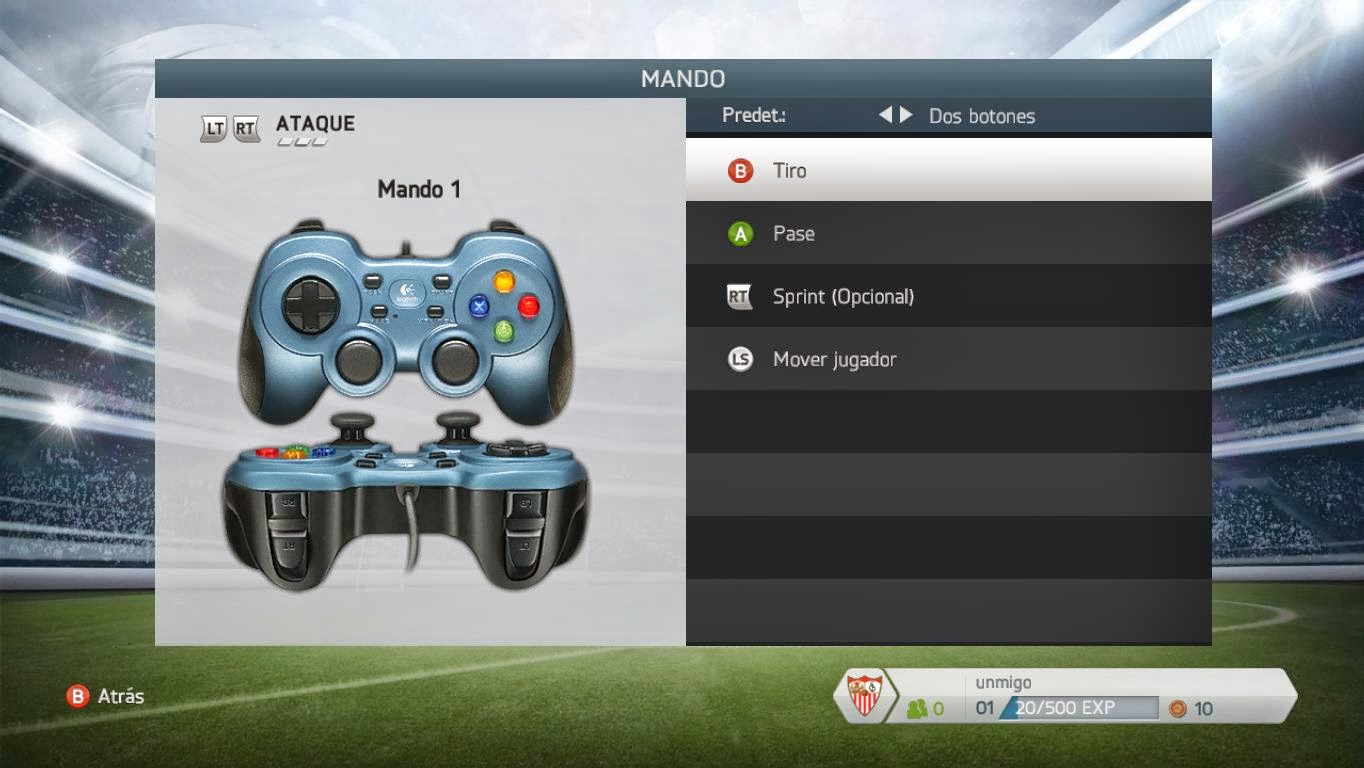Click the green A button icon beside Pase
This screenshot has height=768, width=1364.
[739, 233]
